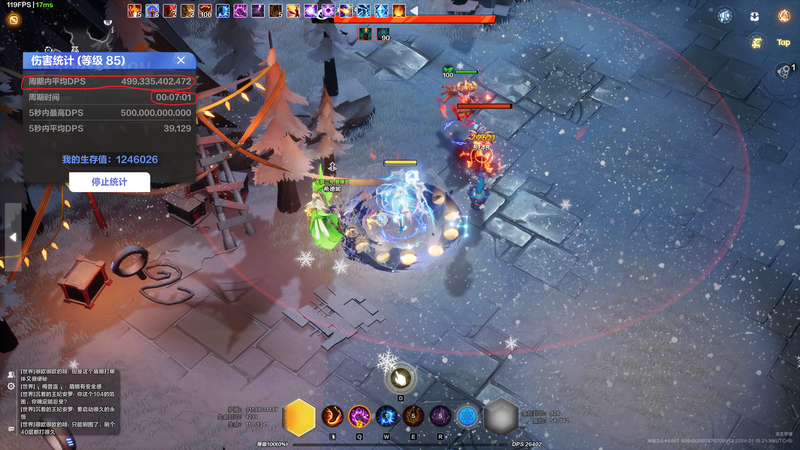Open the cluster icon with badge 1

783,70
